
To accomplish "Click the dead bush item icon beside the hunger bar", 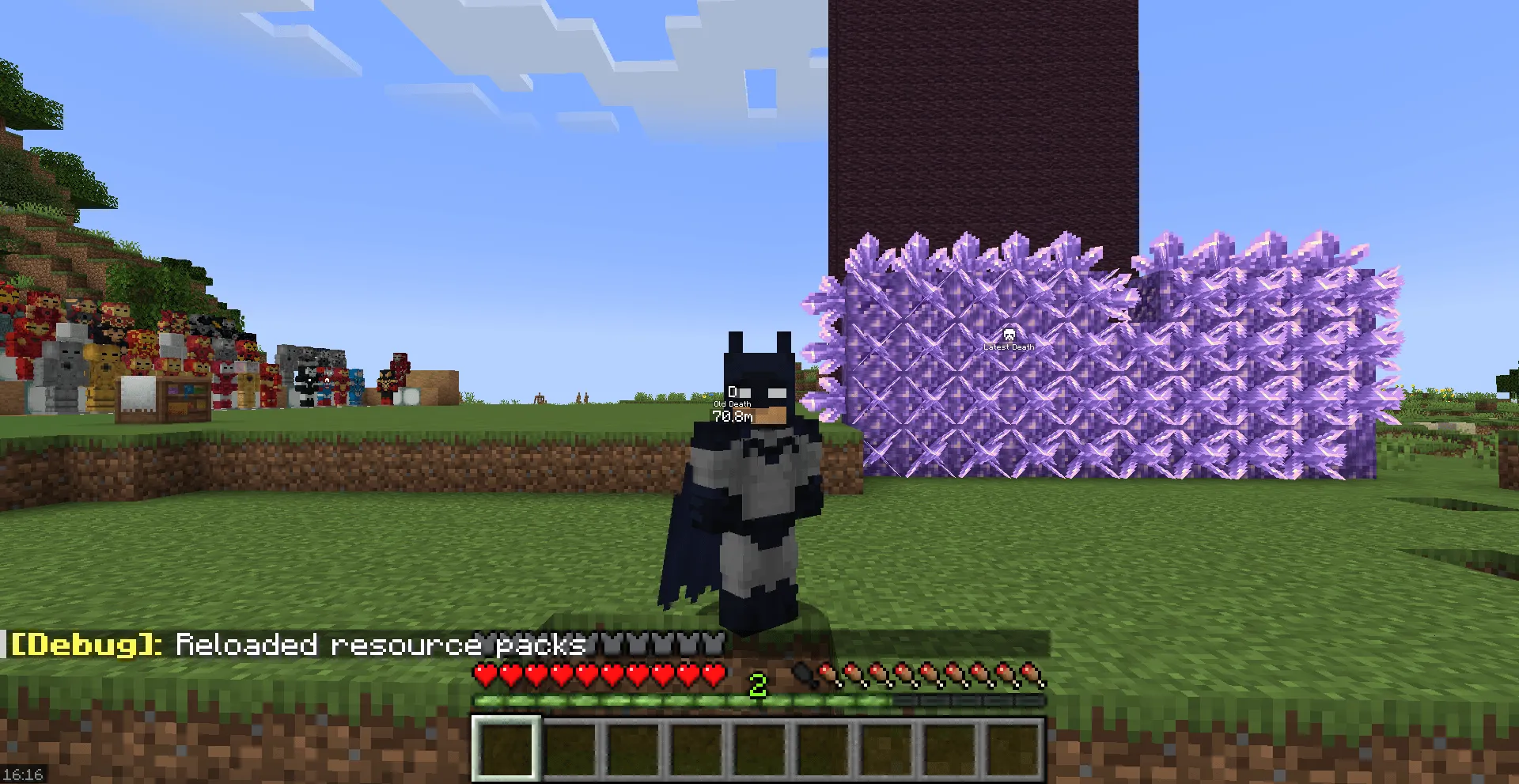I will point(802,675).
